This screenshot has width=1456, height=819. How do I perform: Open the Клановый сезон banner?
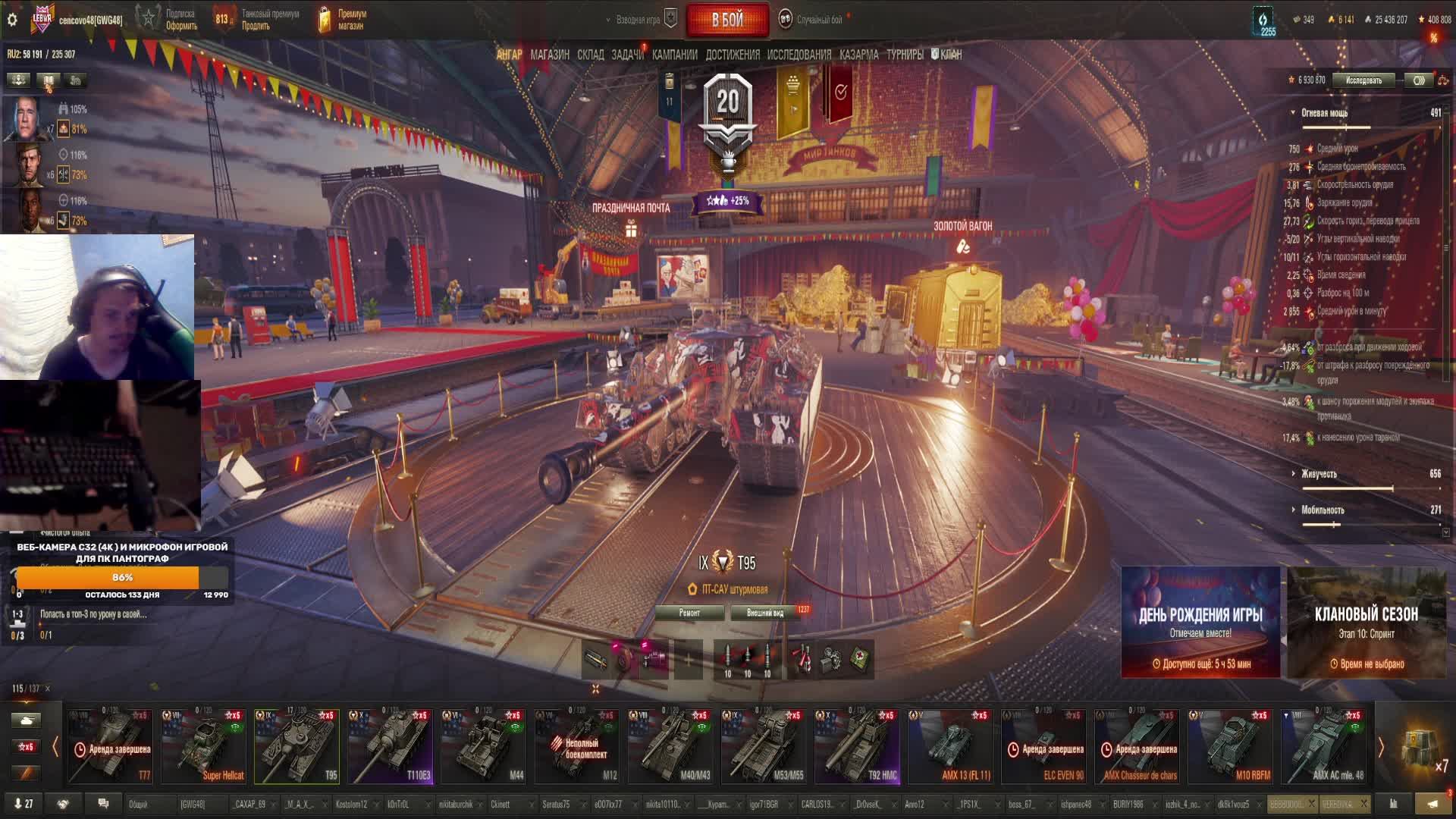(1366, 622)
